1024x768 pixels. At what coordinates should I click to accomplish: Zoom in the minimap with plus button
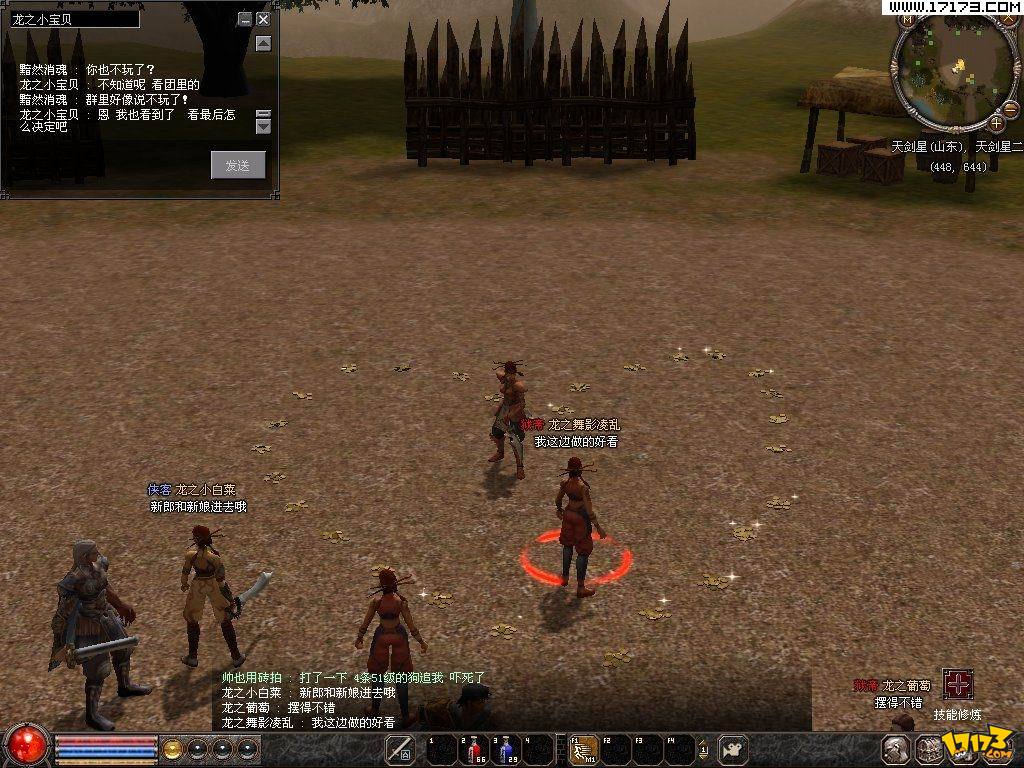(x=996, y=123)
